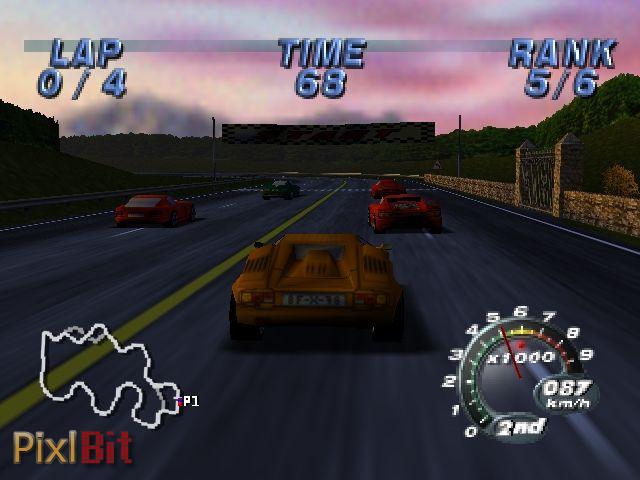Click the track layout minimap
Image resolution: width=640 pixels, height=480 pixels.
[105, 370]
